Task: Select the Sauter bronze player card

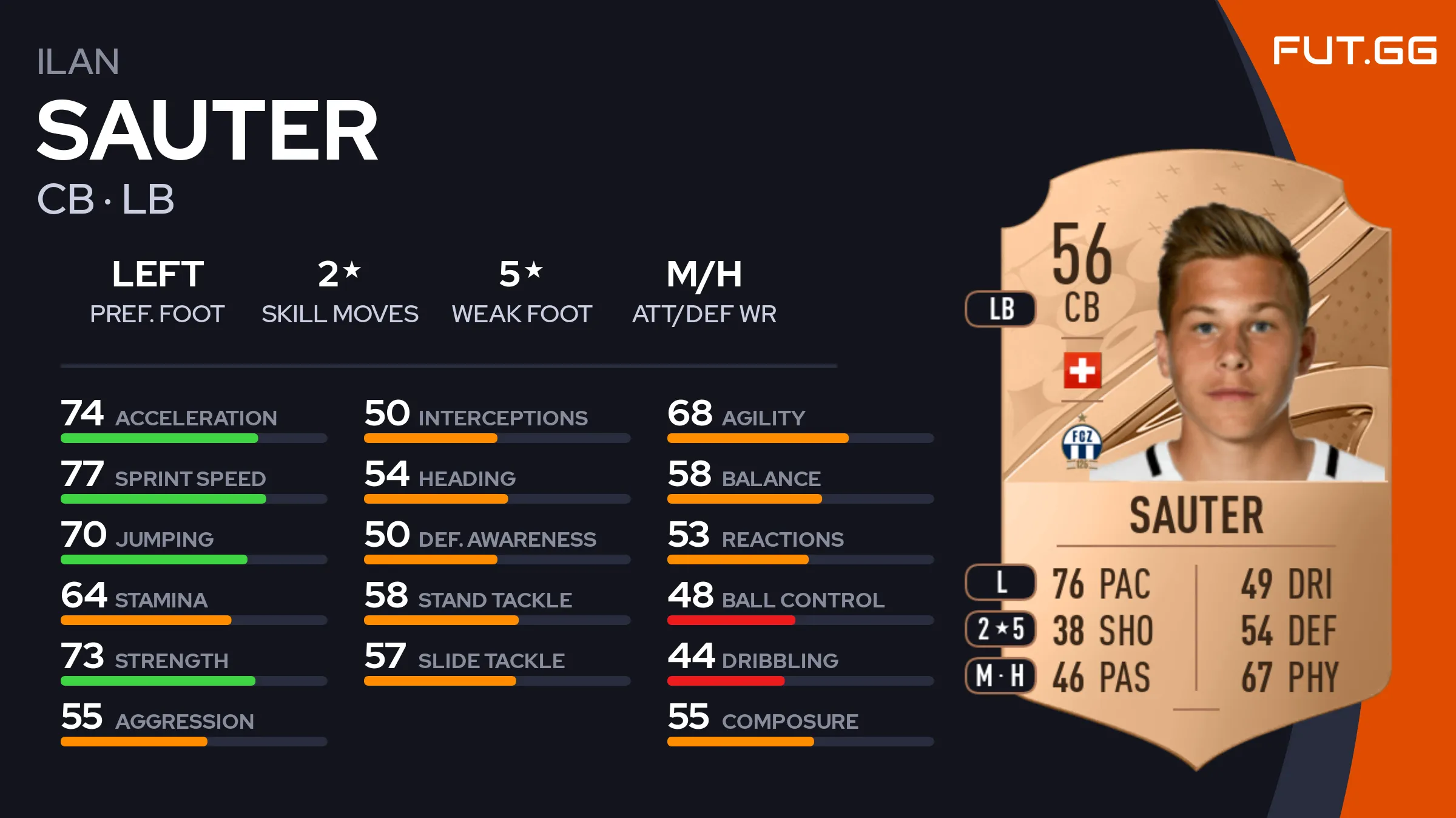Action: pyautogui.click(x=1195, y=461)
